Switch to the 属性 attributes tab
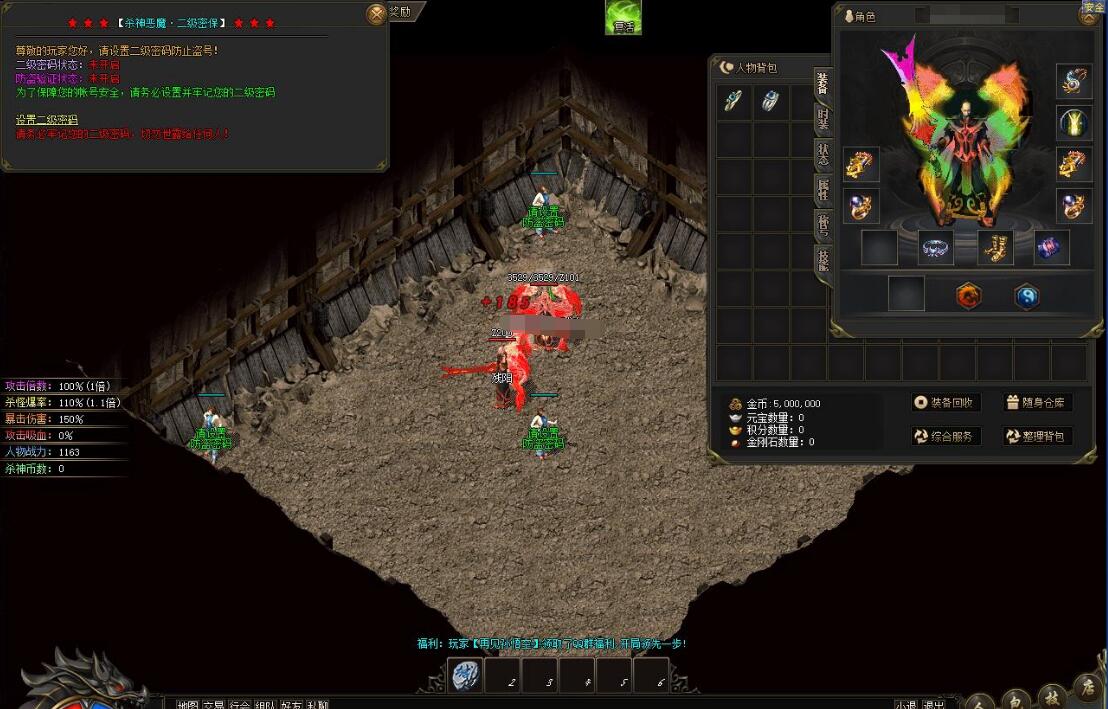Image resolution: width=1108 pixels, height=709 pixels. tap(823, 189)
